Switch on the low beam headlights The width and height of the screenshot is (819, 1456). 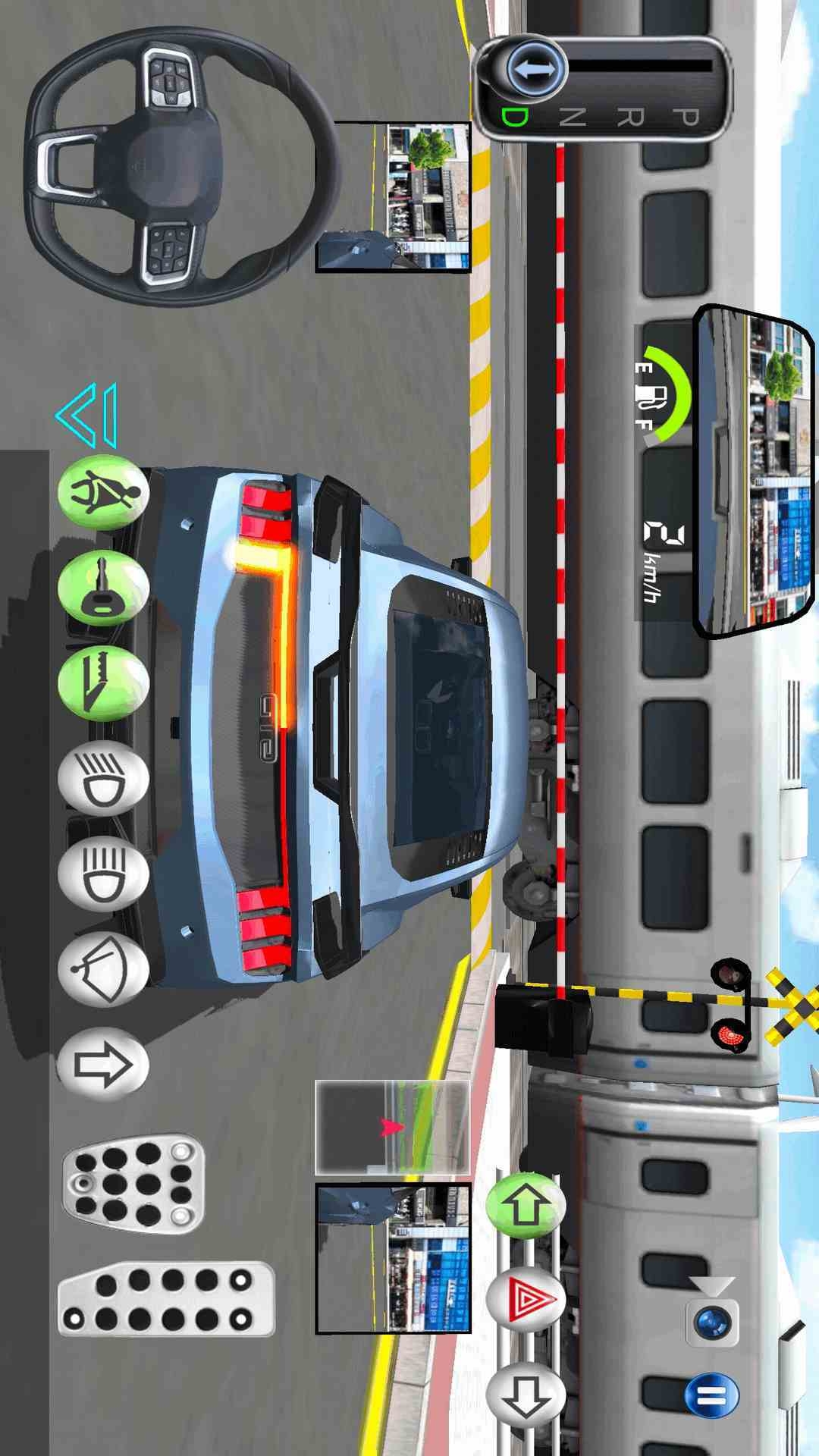[104, 780]
